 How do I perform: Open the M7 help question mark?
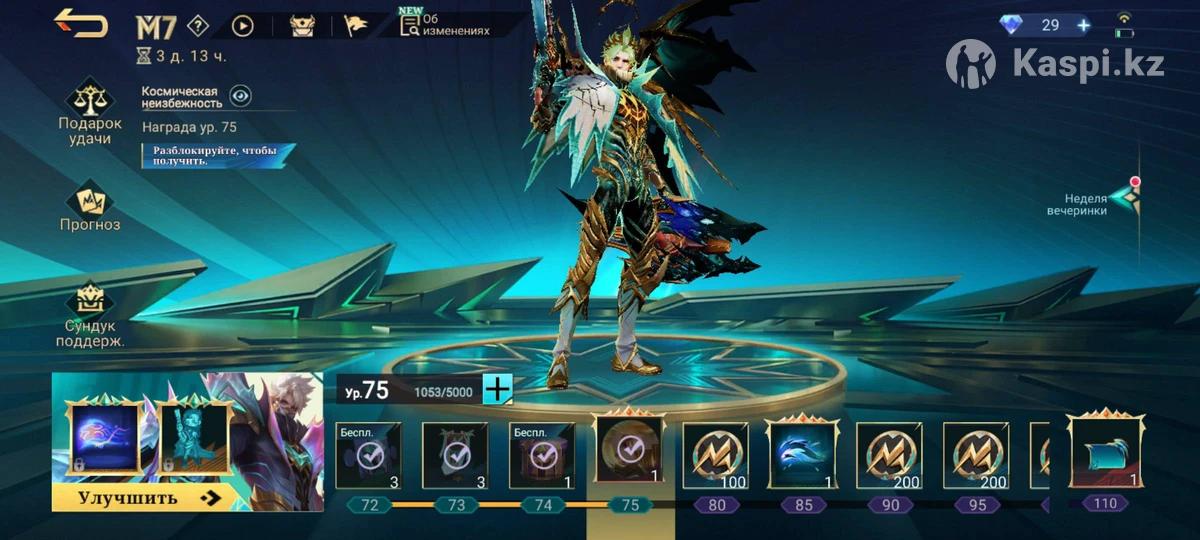coord(198,26)
